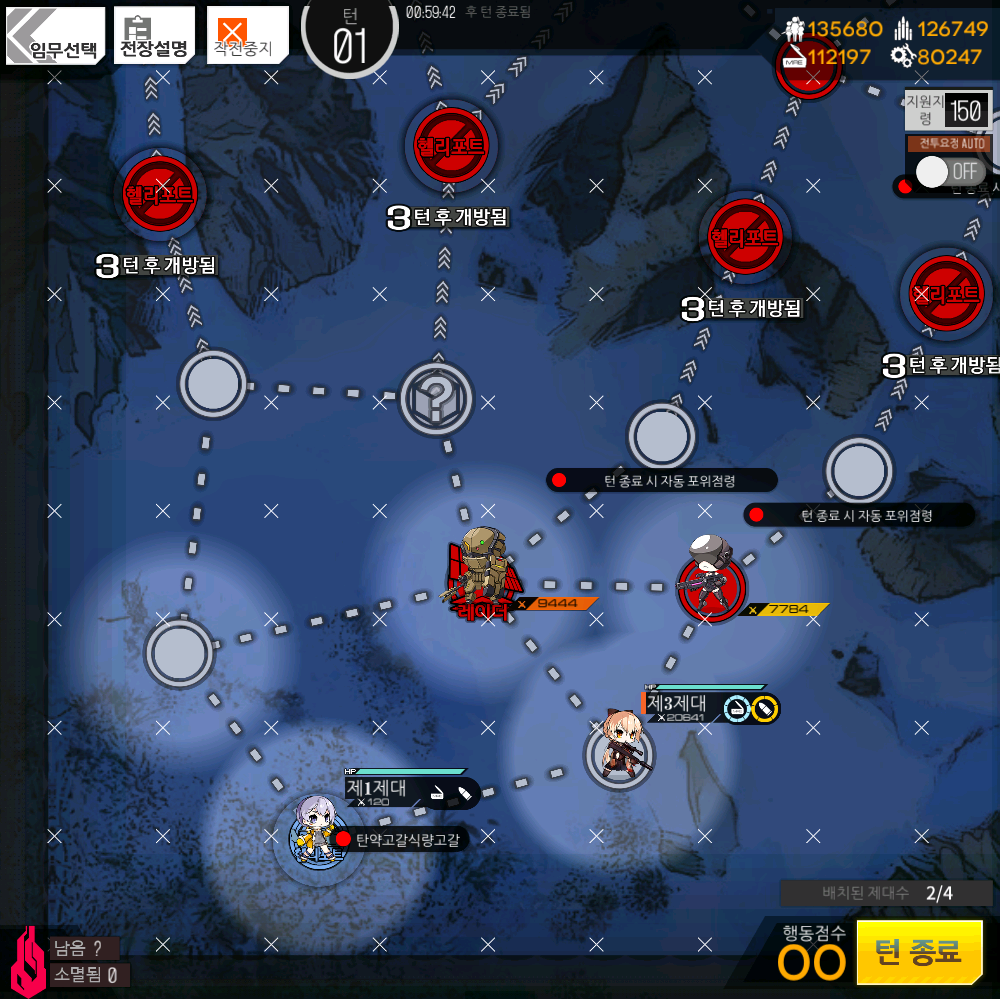This screenshot has height=999, width=1000.
Task: Select Echelon 3 (제3제대) unit
Action: [x=620, y=750]
